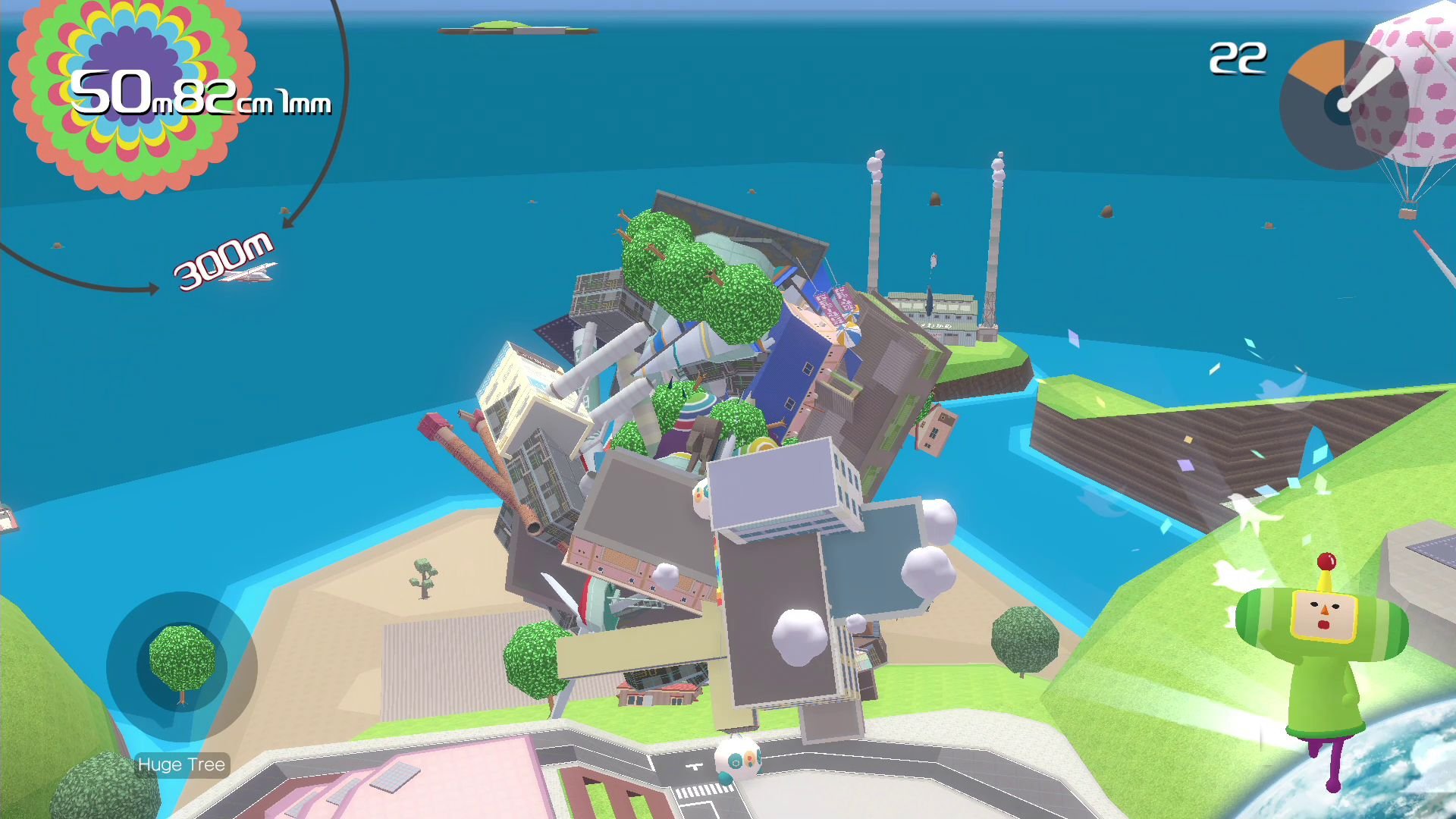Viewport: 1456px width, 819px height.
Task: Click the Huge Tree text label
Action: pos(182,764)
